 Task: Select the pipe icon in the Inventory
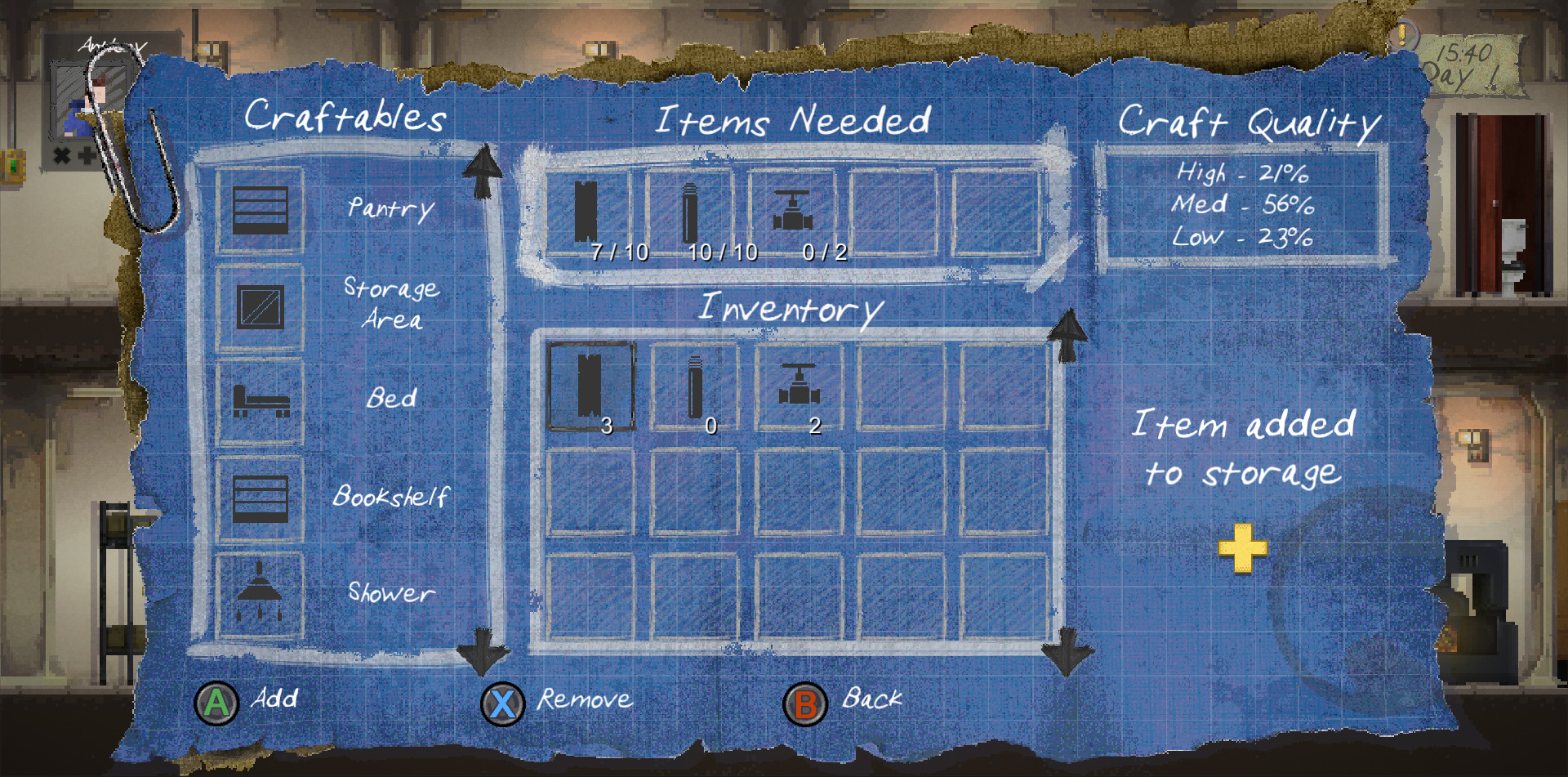click(691, 384)
